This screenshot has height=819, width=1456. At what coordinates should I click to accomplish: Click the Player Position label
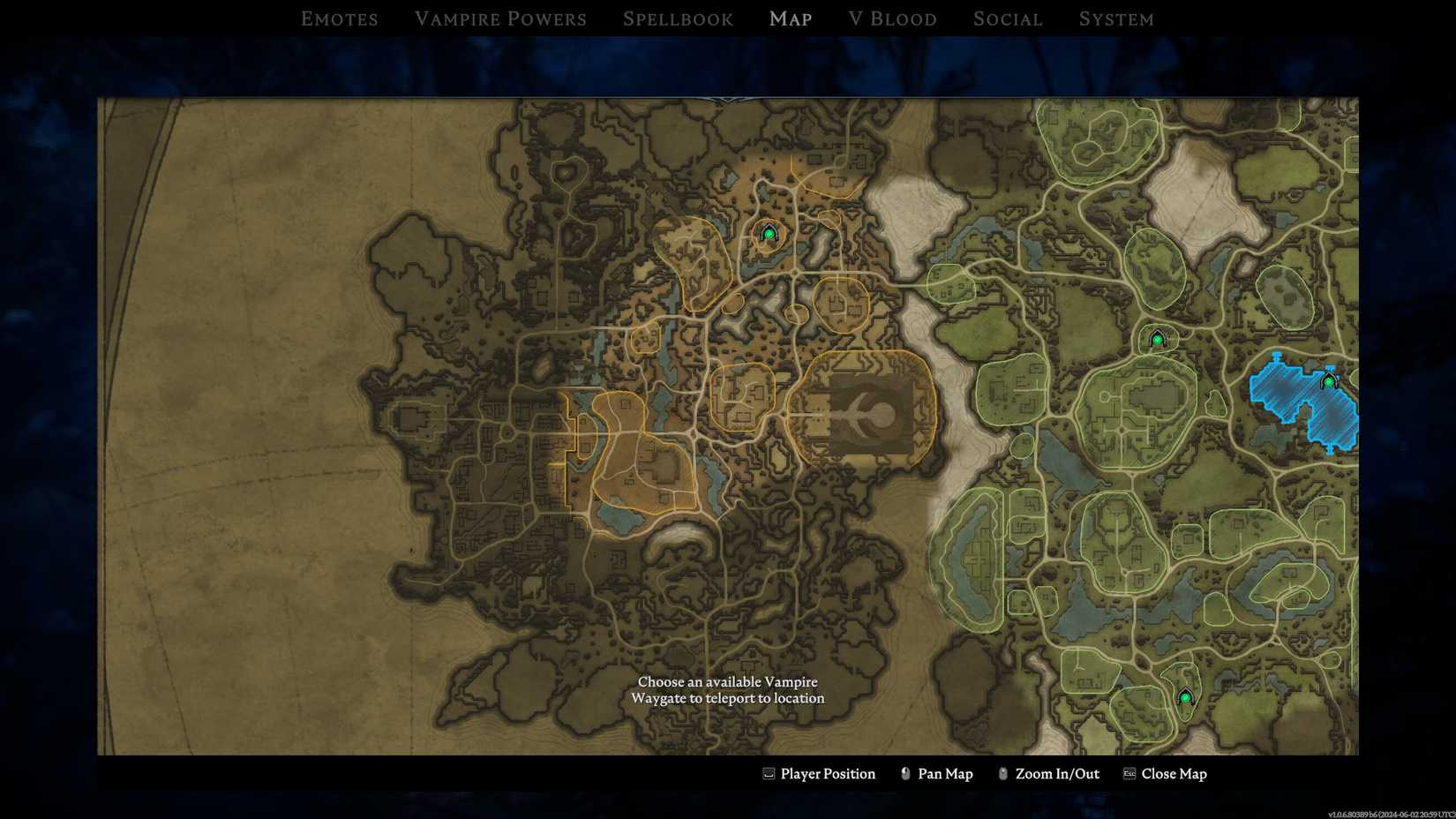[828, 773]
